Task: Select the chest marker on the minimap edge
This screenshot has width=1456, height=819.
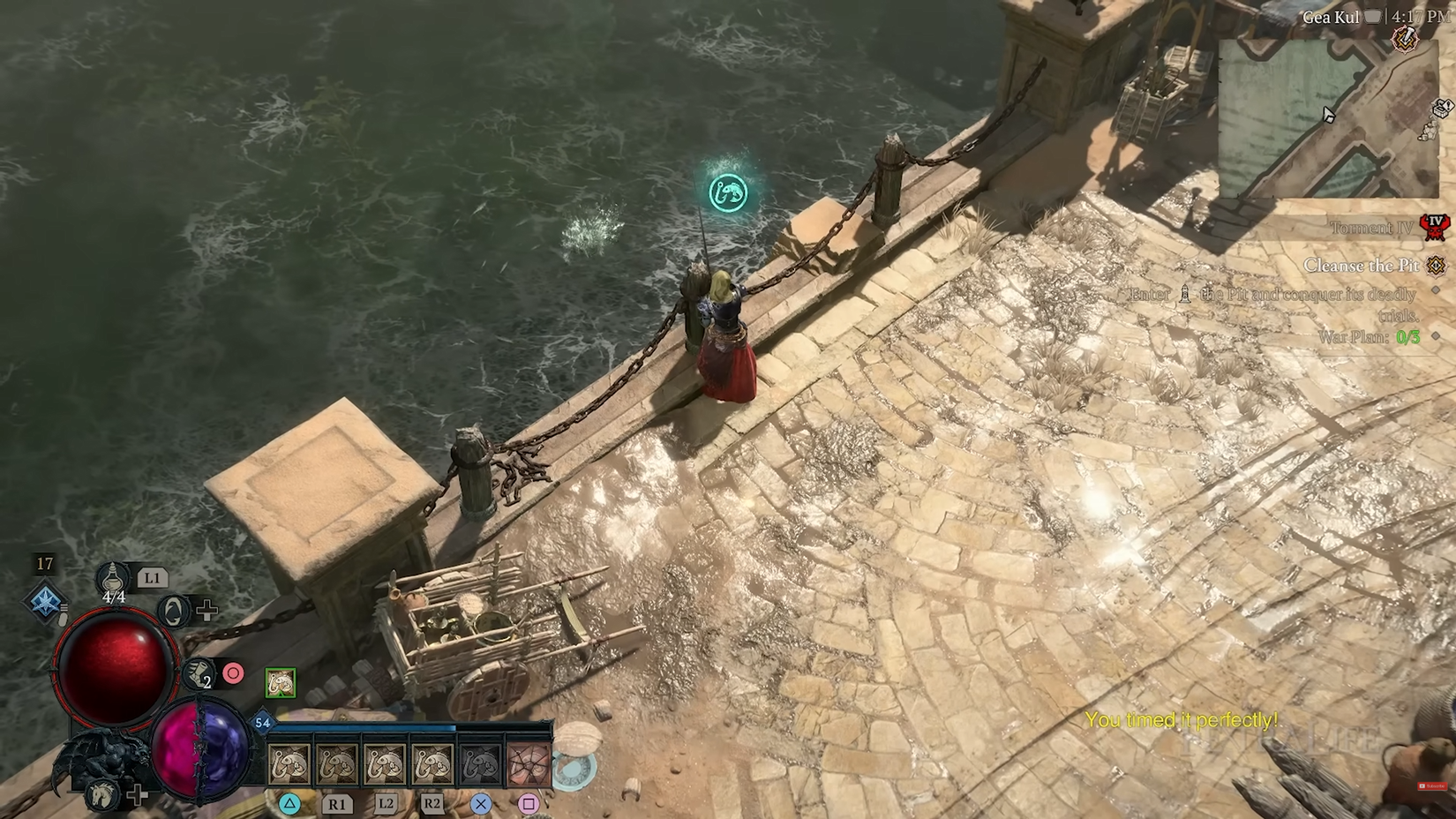Action: pyautogui.click(x=1442, y=109)
